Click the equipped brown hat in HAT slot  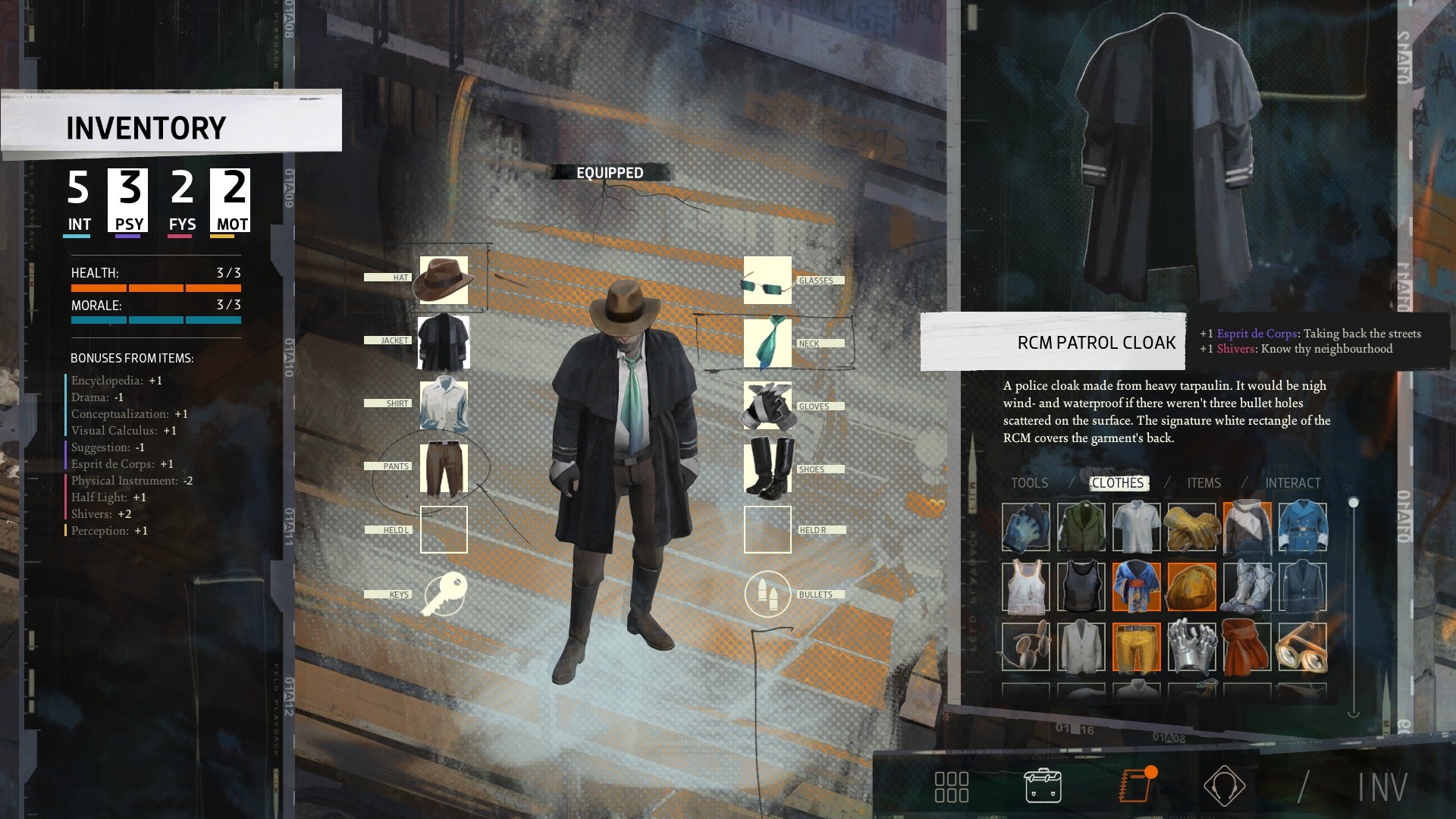pos(444,281)
